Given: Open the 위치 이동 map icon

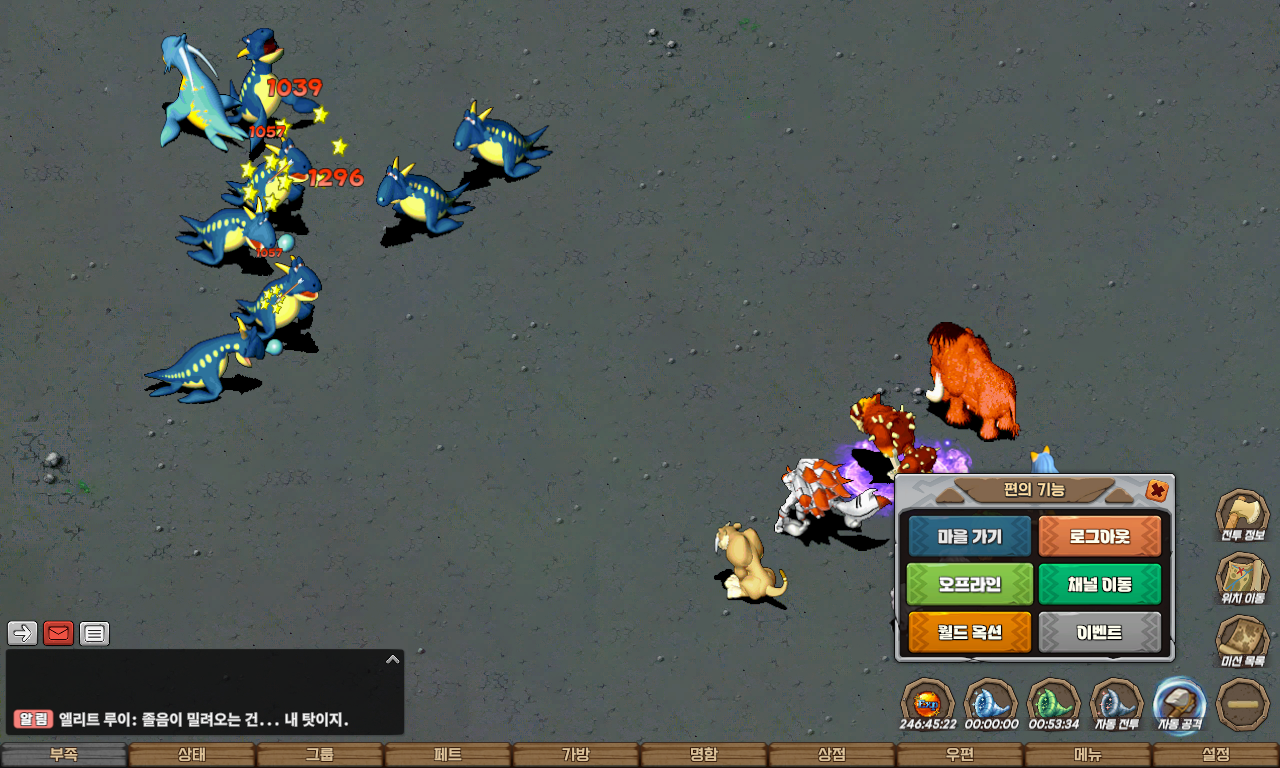Looking at the screenshot, I should click(1242, 579).
